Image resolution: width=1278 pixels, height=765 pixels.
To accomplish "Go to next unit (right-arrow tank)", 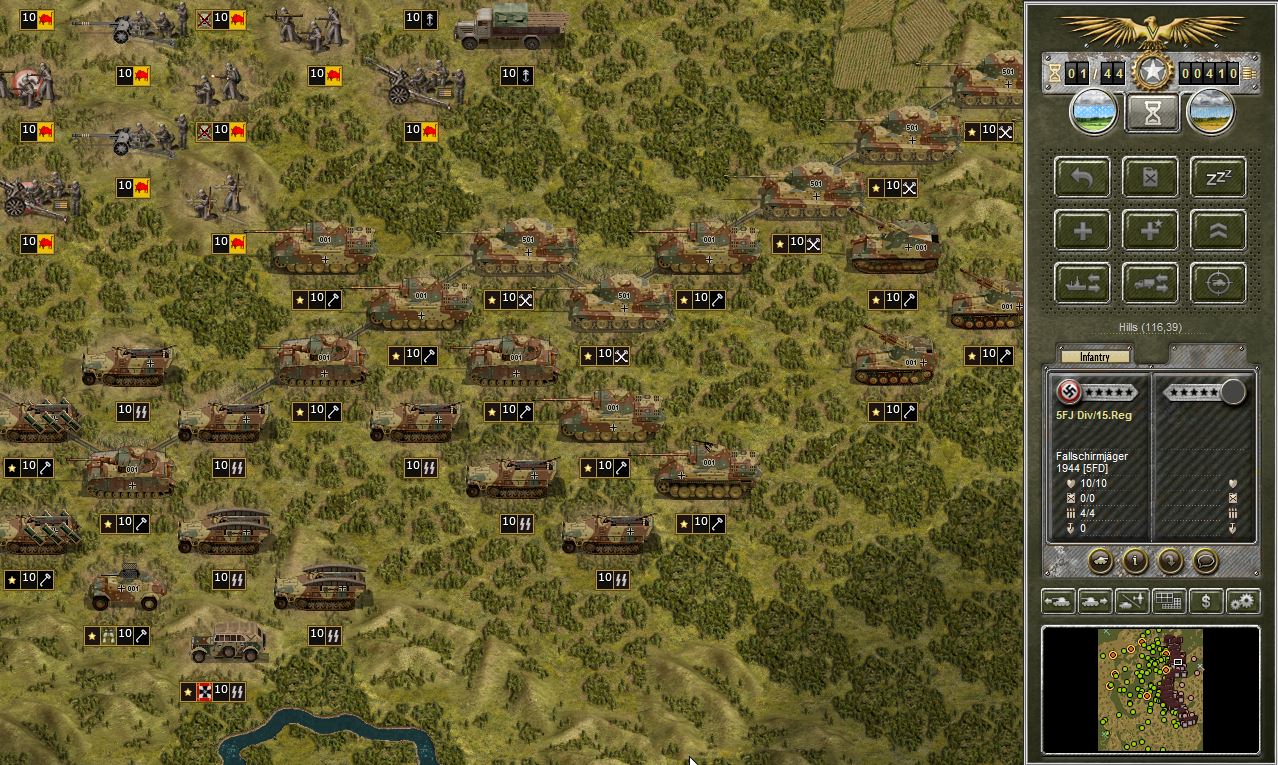I will tap(1095, 601).
